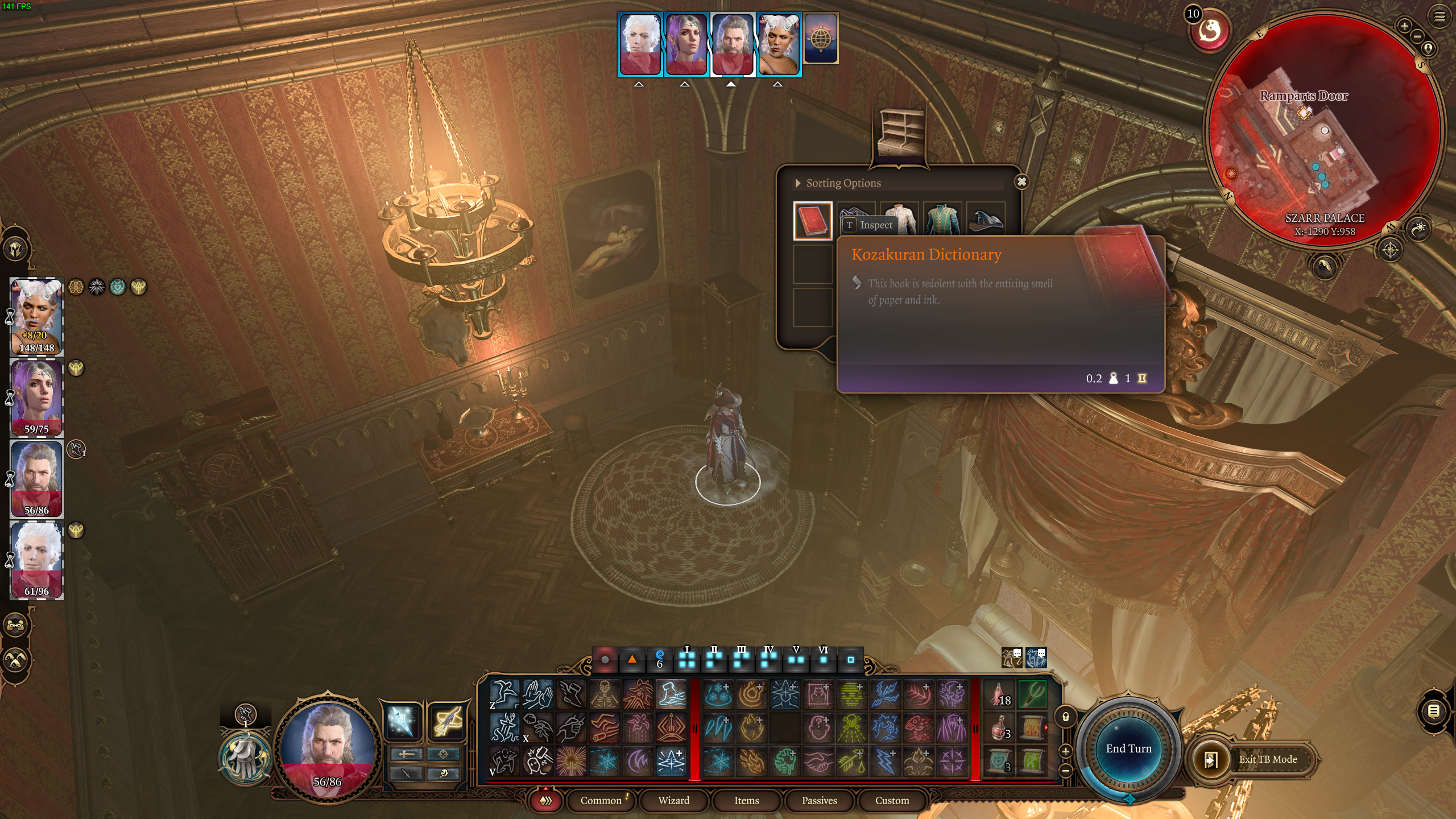Click the healing potion stack showing 18
The width and height of the screenshot is (1456, 819).
click(x=999, y=695)
